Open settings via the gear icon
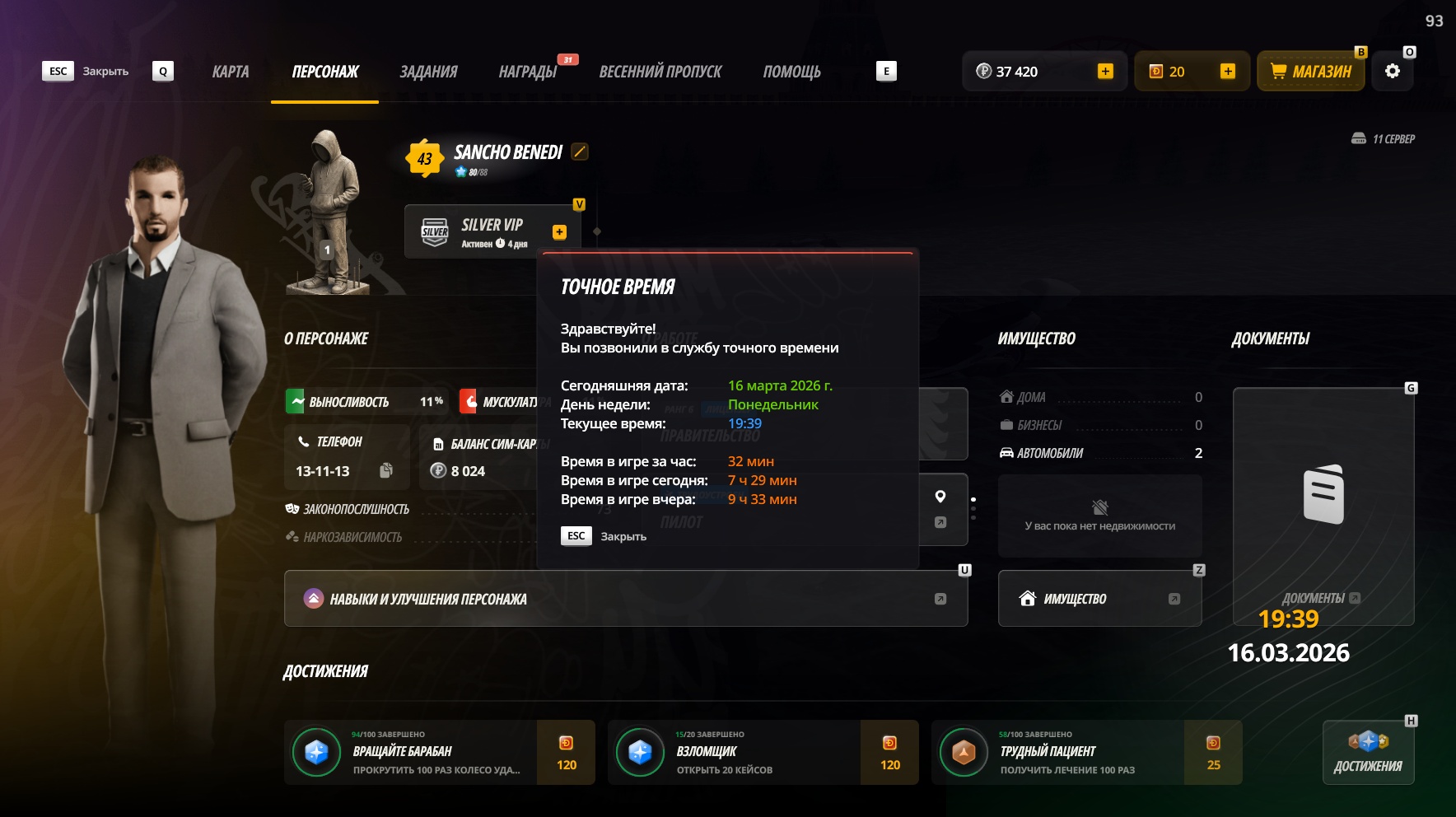 click(1393, 72)
